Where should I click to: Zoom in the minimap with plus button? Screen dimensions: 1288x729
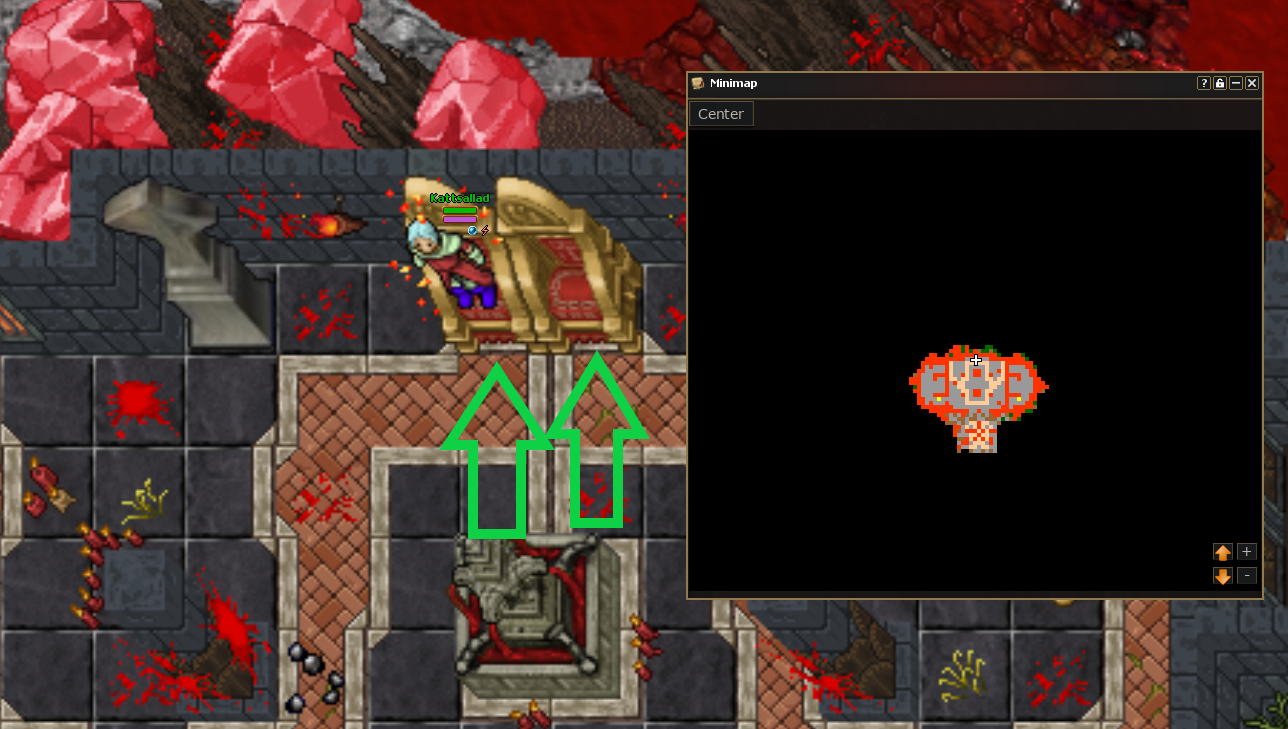click(x=1246, y=552)
